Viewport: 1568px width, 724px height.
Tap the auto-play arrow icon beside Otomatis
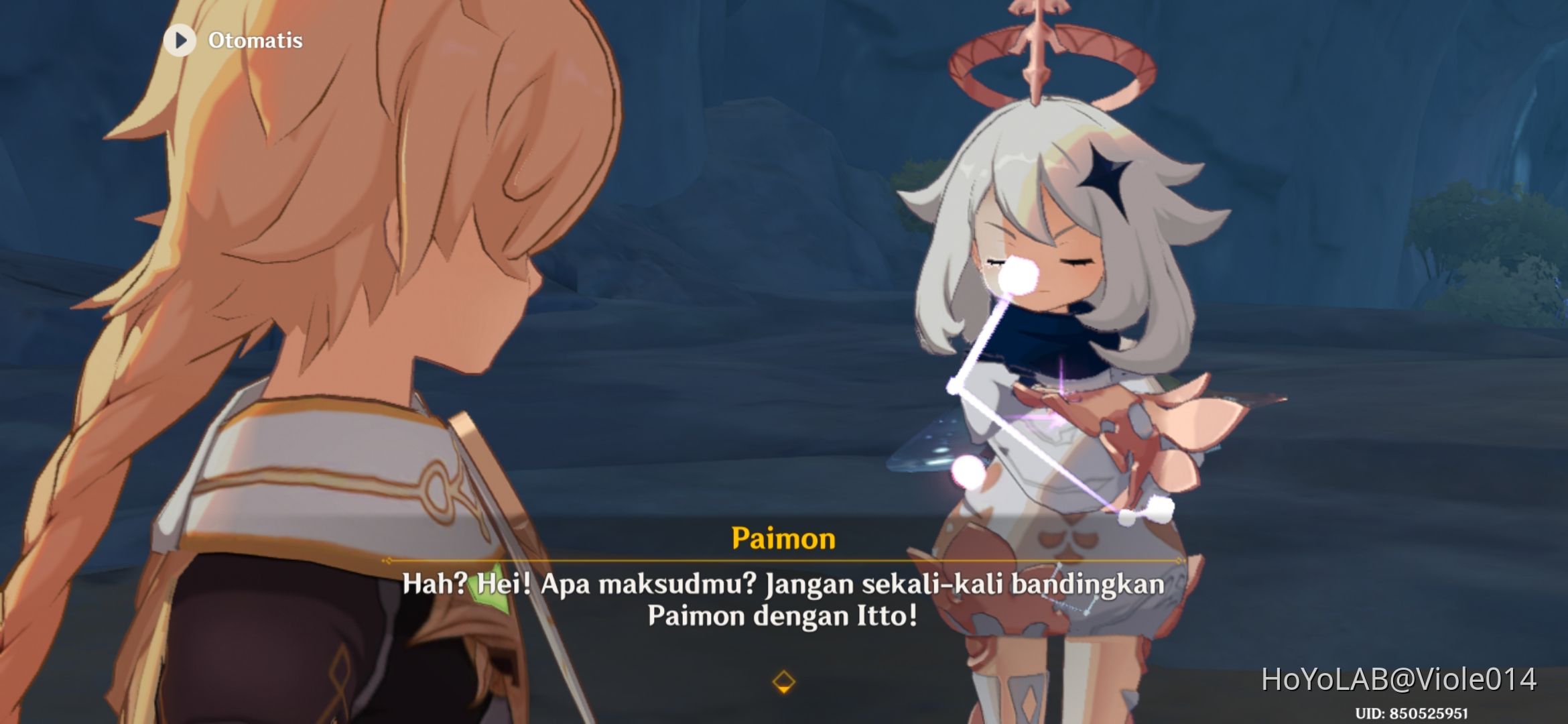coord(179,40)
